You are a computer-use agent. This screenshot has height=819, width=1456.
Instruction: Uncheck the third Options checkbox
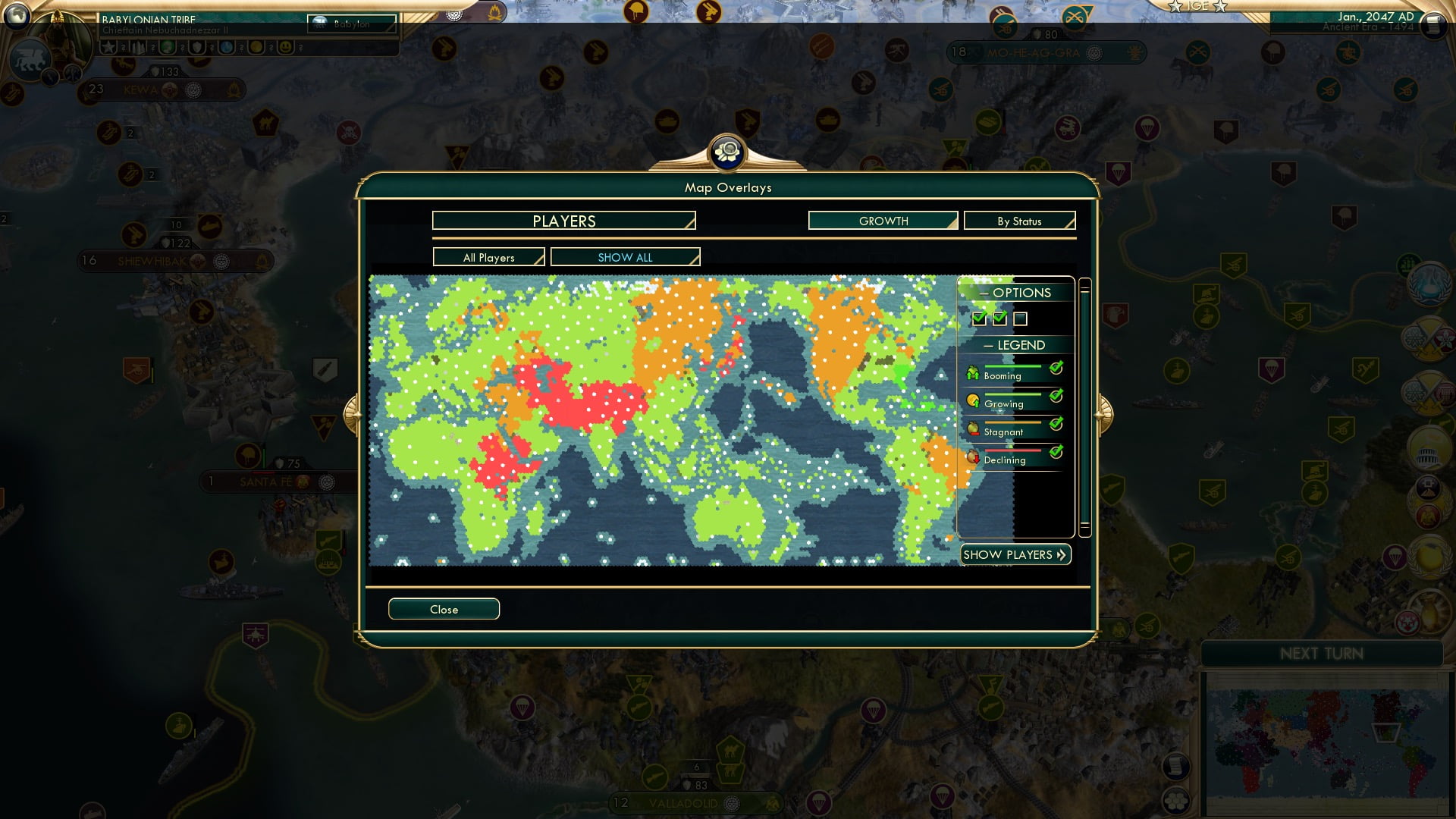pyautogui.click(x=1021, y=319)
